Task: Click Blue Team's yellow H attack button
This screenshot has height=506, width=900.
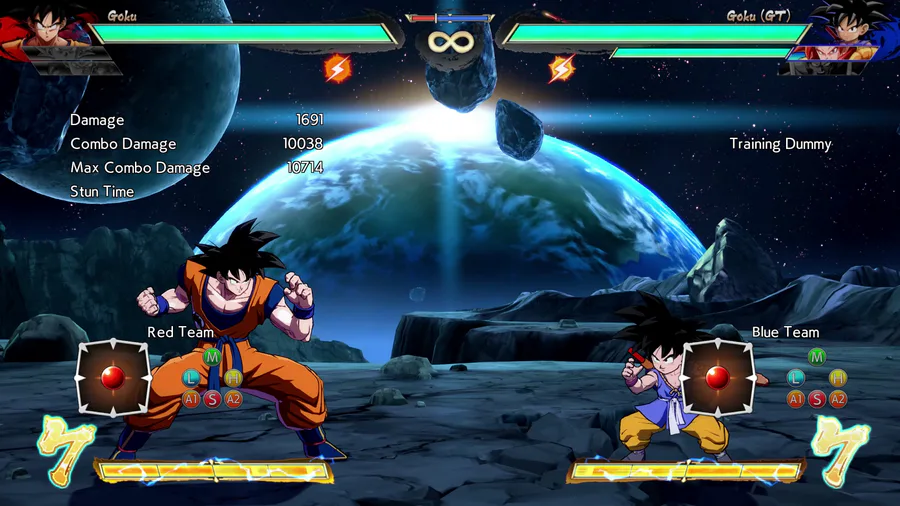Action: (x=838, y=378)
